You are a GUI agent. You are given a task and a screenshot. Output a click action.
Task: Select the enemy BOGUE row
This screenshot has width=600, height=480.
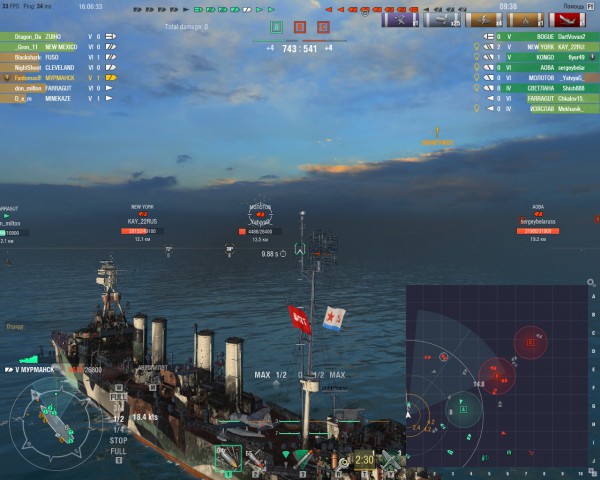[x=540, y=36]
